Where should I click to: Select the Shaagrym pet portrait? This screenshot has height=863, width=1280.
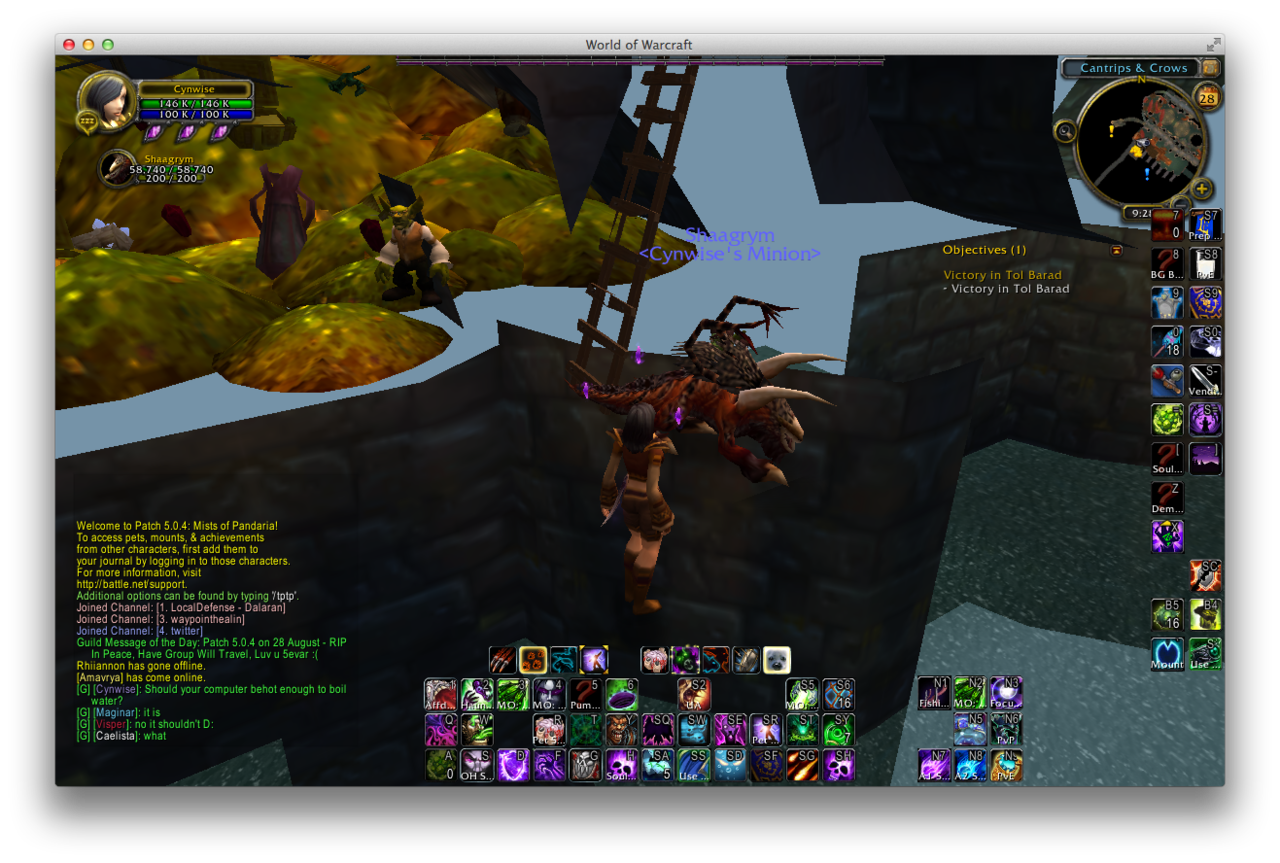tap(118, 168)
